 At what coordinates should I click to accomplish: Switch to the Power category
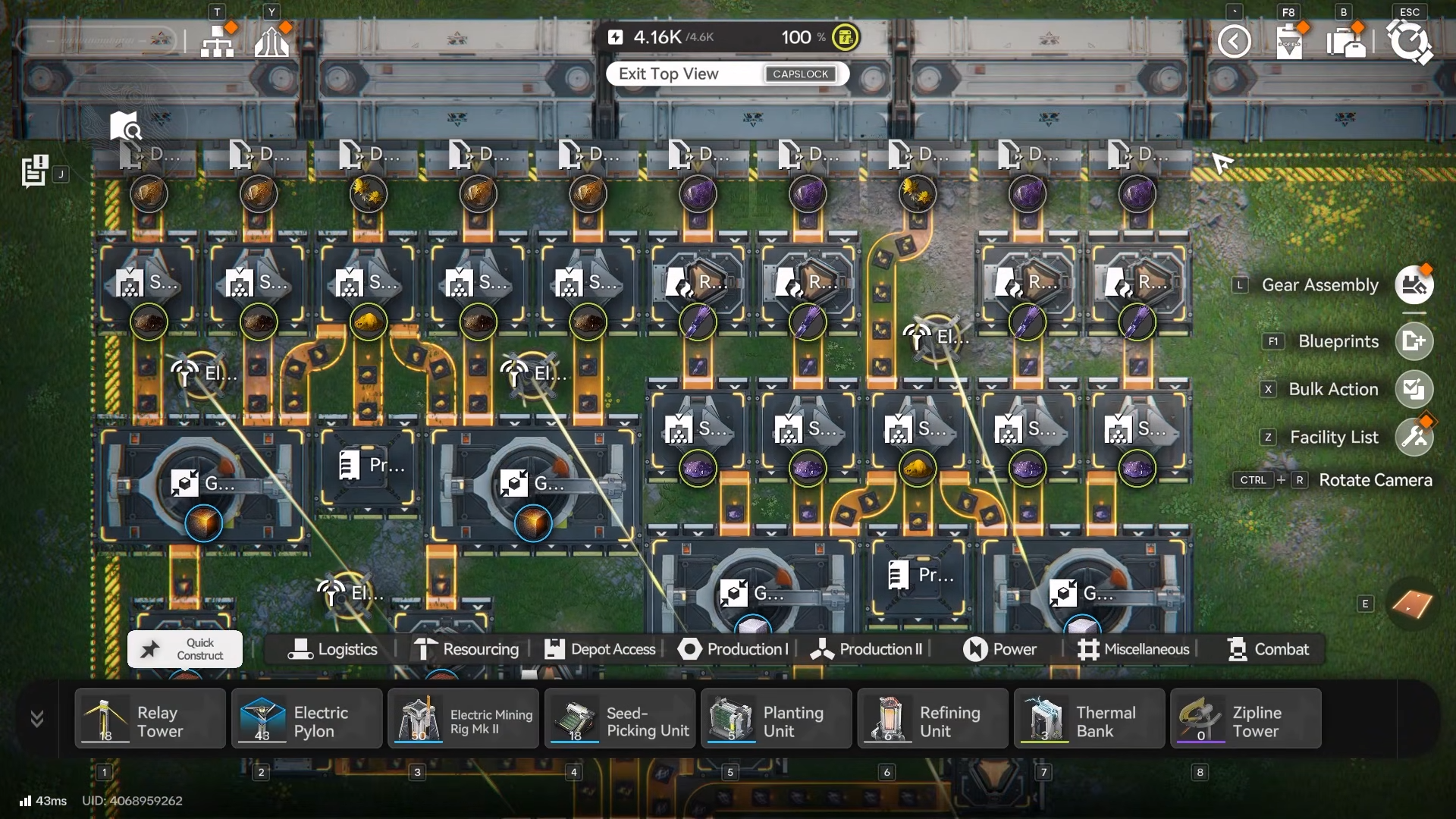(x=999, y=649)
